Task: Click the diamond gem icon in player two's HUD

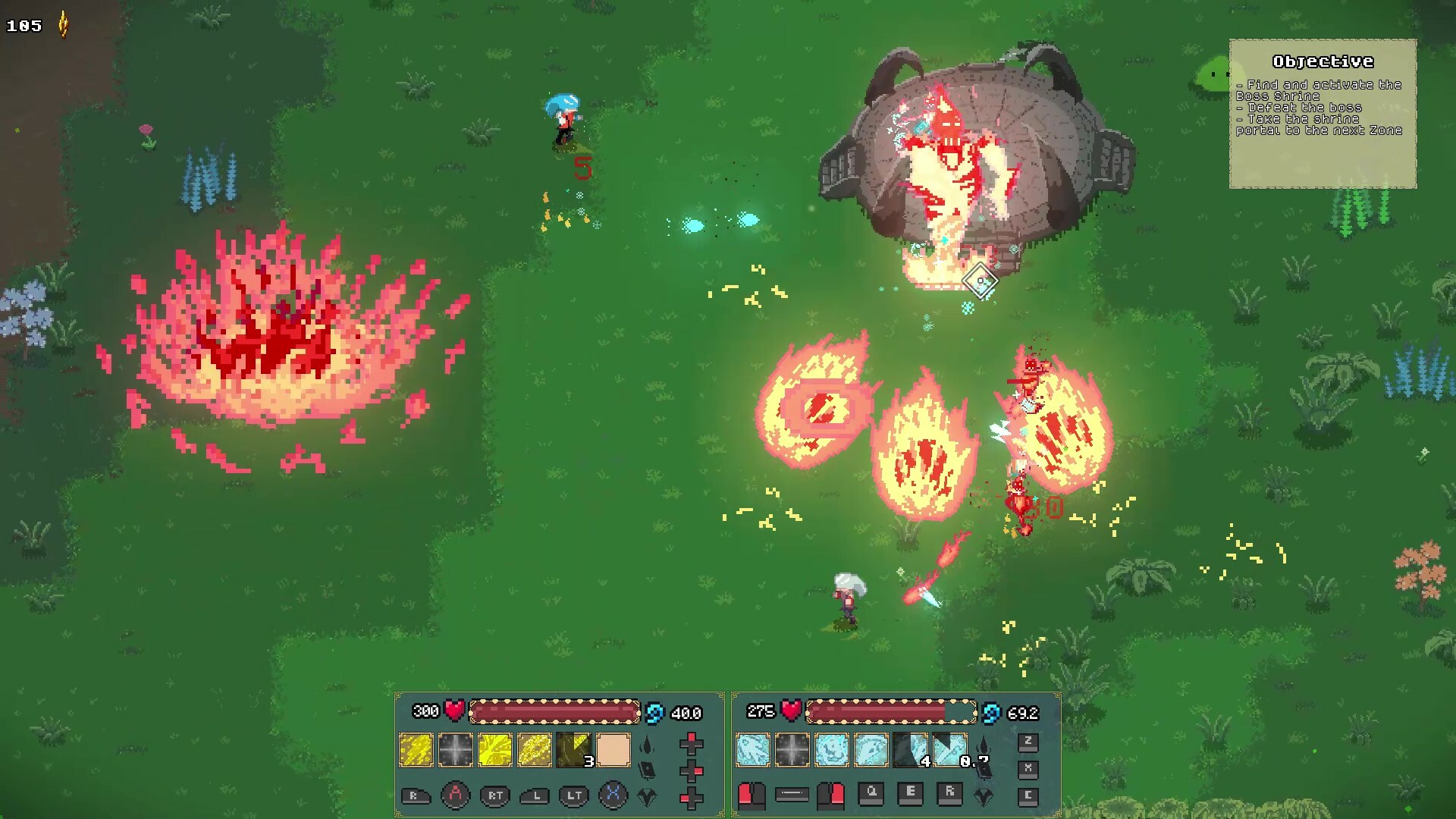Action: 983,797
